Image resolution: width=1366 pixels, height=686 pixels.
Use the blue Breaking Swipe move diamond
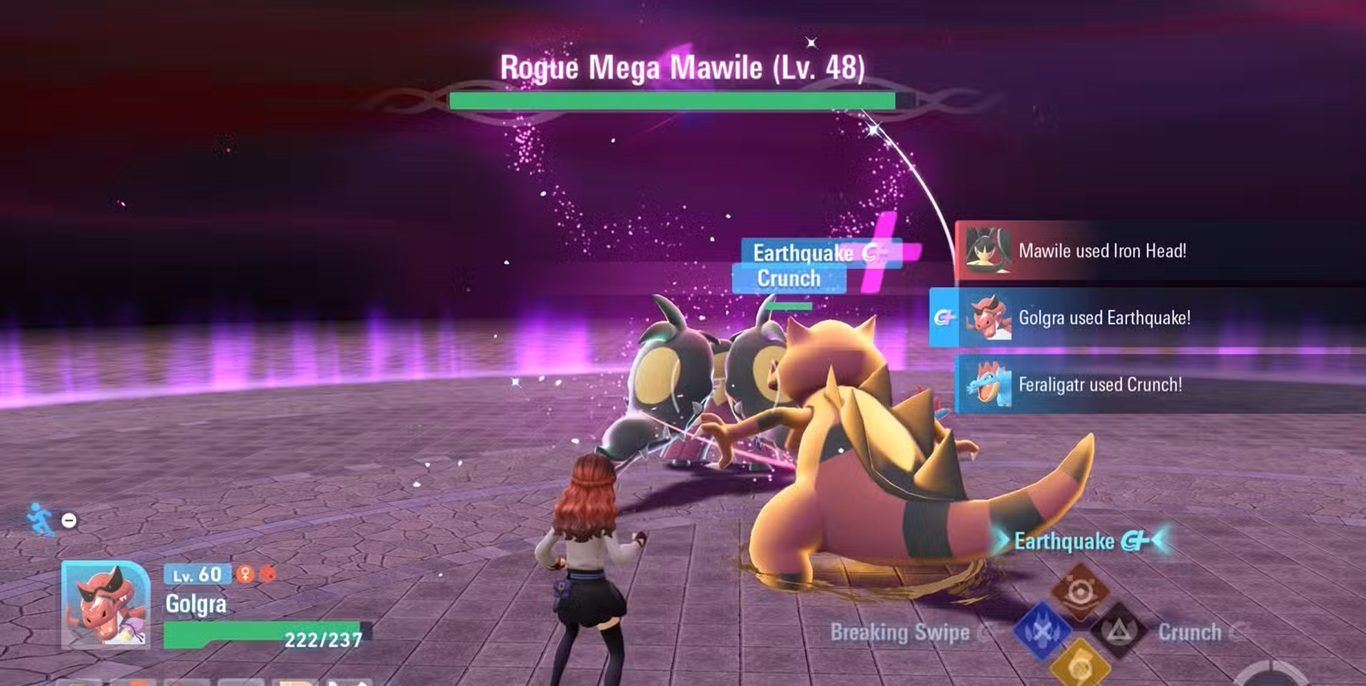(x=1042, y=632)
